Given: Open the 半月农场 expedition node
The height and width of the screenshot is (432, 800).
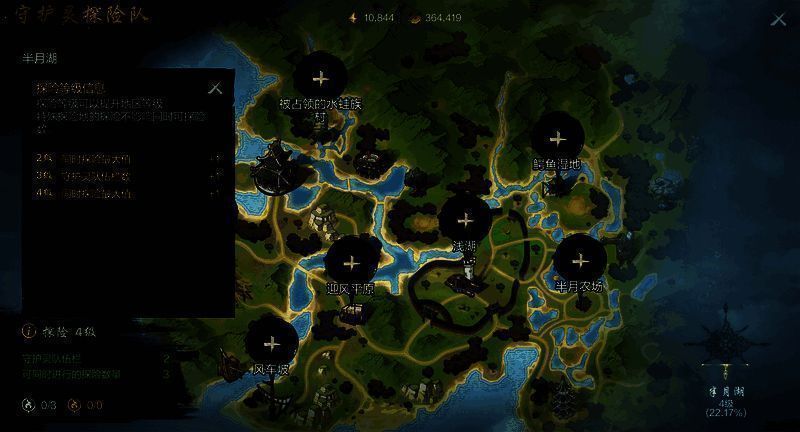Looking at the screenshot, I should [x=580, y=261].
